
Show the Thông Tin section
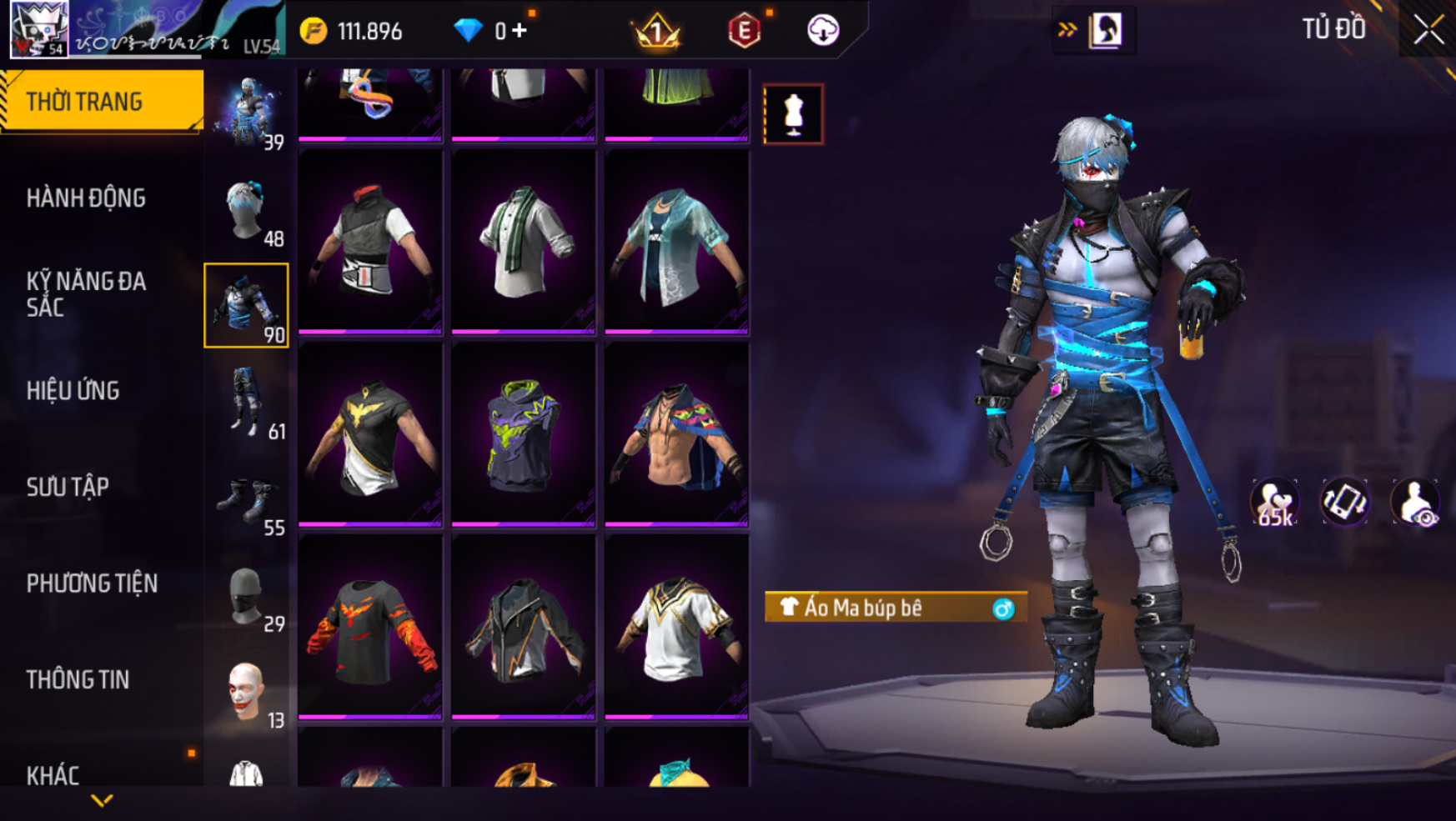pyautogui.click(x=78, y=680)
